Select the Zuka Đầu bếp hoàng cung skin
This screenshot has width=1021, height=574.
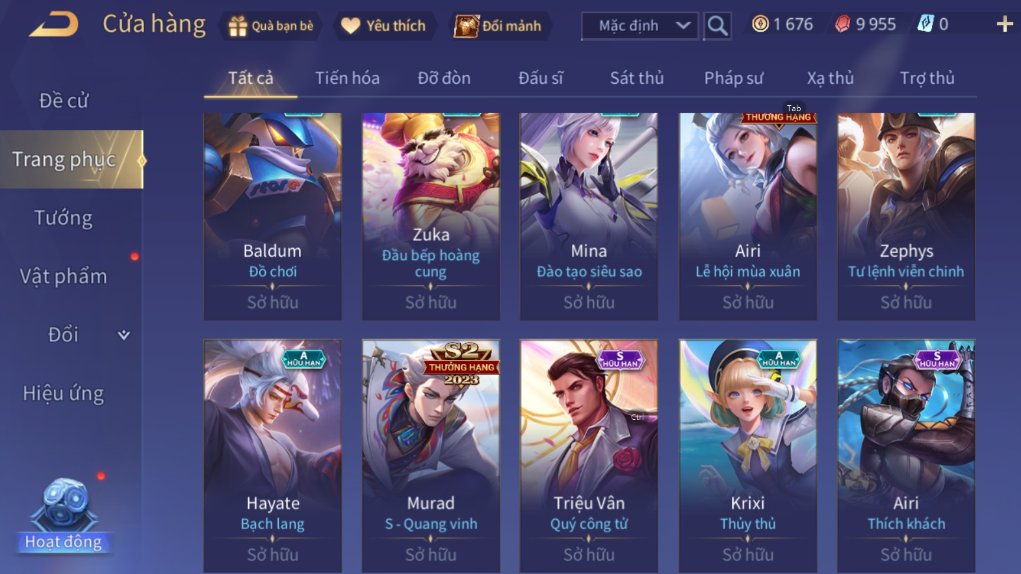(430, 215)
